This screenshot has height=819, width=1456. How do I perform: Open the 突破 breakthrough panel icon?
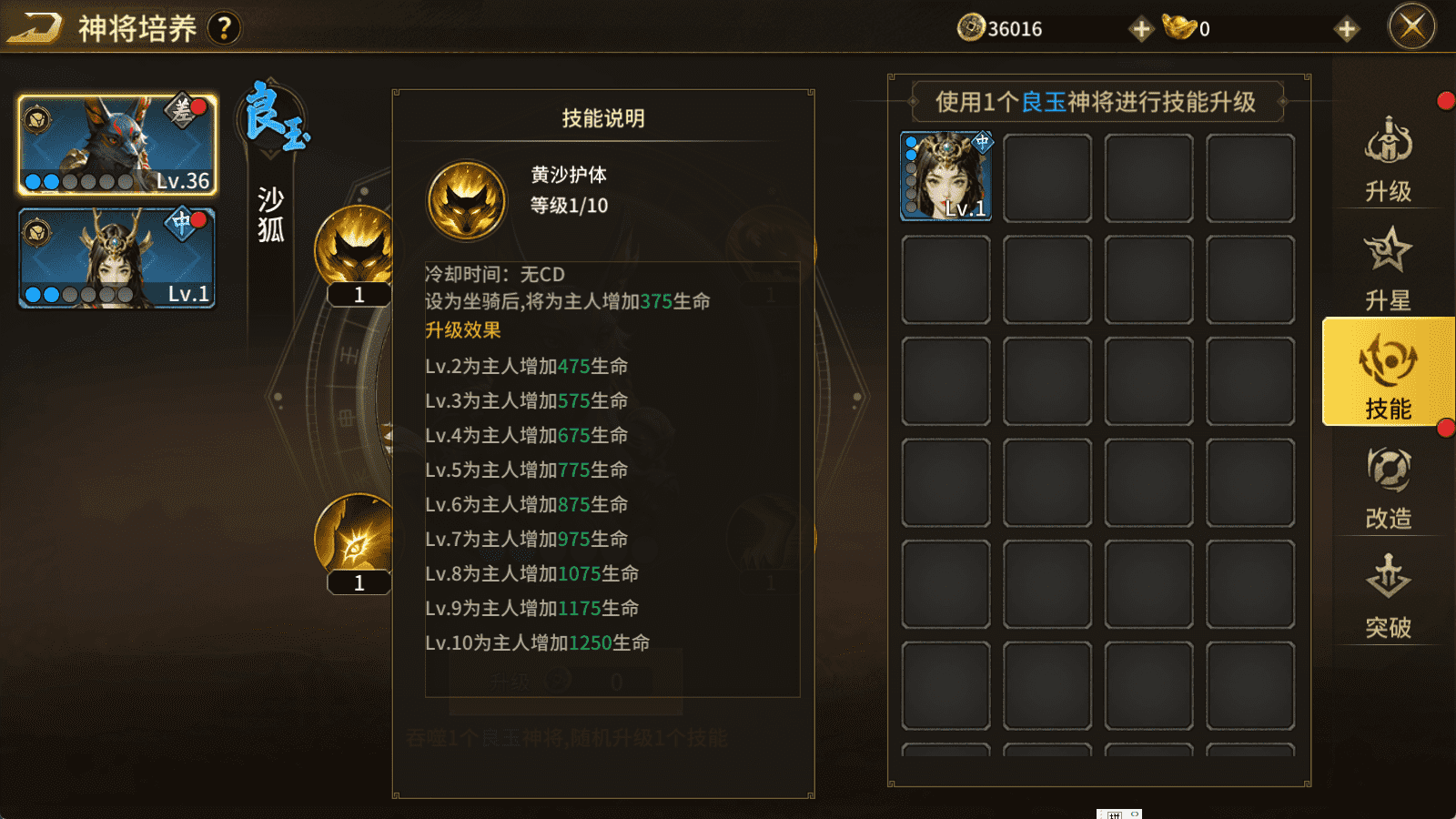(1390, 591)
